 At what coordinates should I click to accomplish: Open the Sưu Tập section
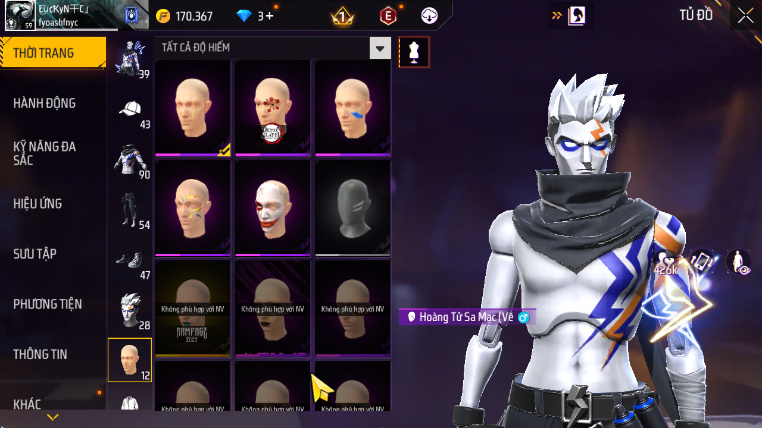[34, 253]
